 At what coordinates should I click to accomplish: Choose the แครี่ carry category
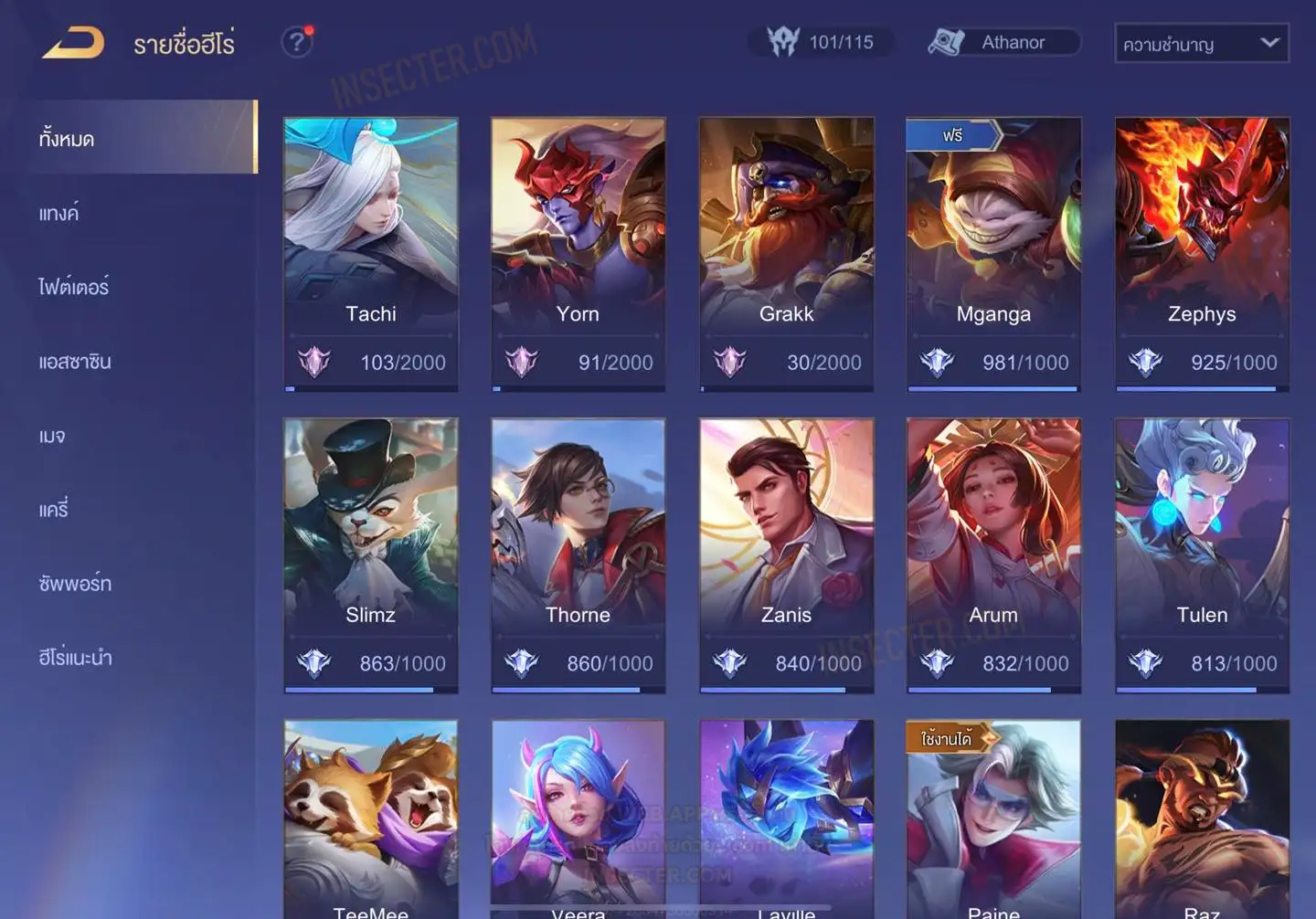click(x=54, y=509)
